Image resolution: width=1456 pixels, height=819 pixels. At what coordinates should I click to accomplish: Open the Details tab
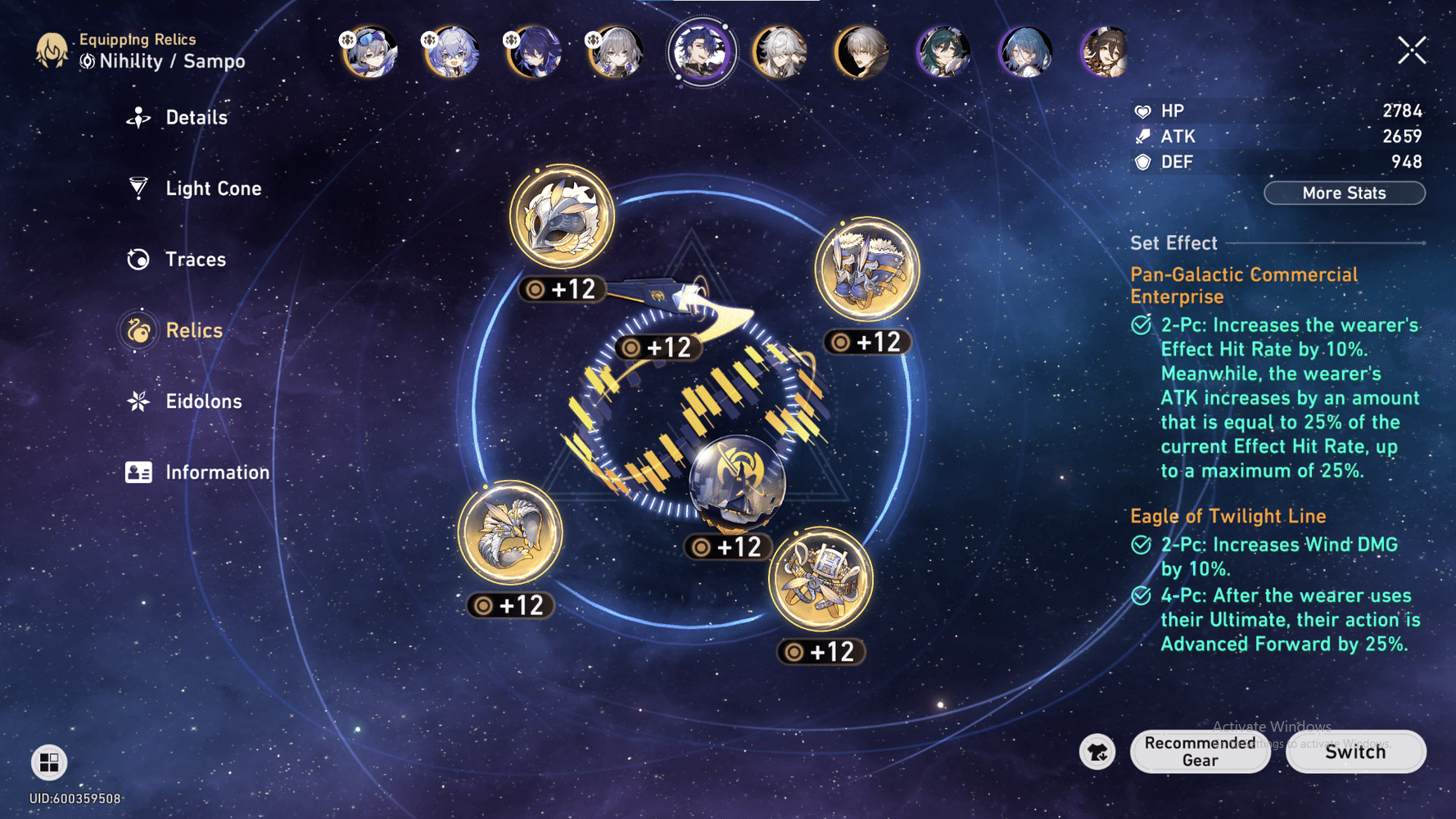(195, 118)
